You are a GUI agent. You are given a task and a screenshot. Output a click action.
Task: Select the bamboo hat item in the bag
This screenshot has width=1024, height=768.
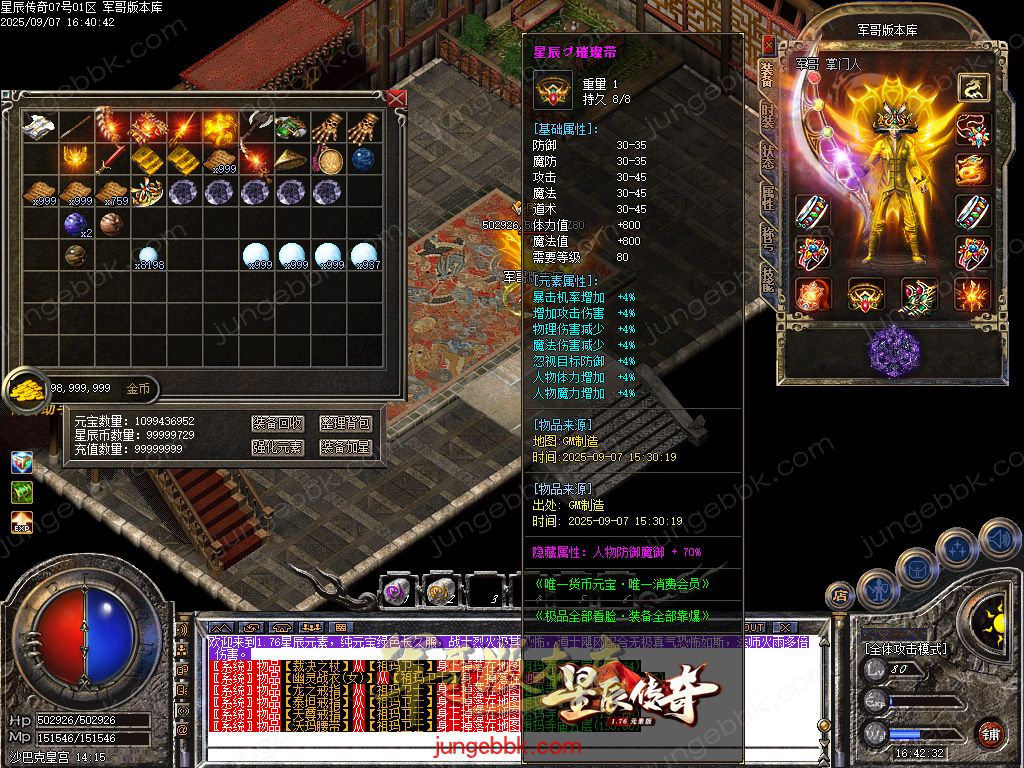(292, 159)
